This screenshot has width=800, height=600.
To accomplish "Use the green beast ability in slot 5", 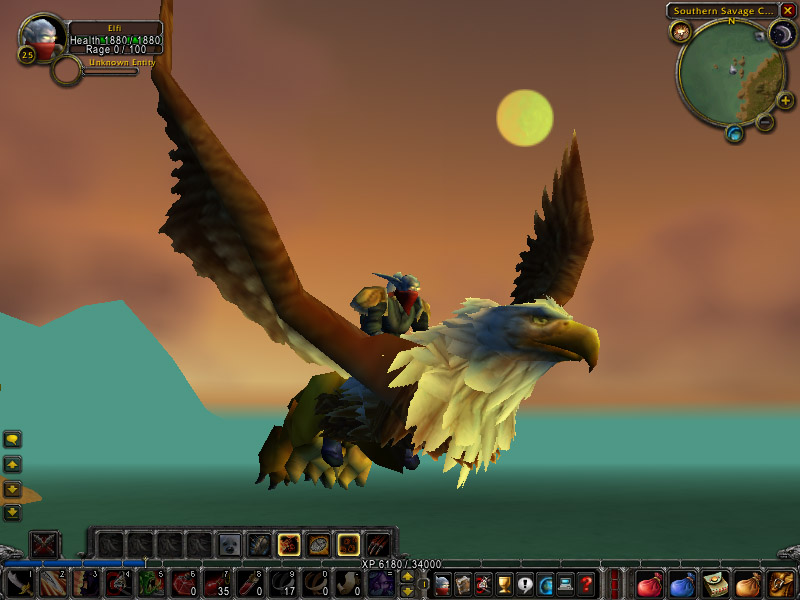I will tap(151, 583).
